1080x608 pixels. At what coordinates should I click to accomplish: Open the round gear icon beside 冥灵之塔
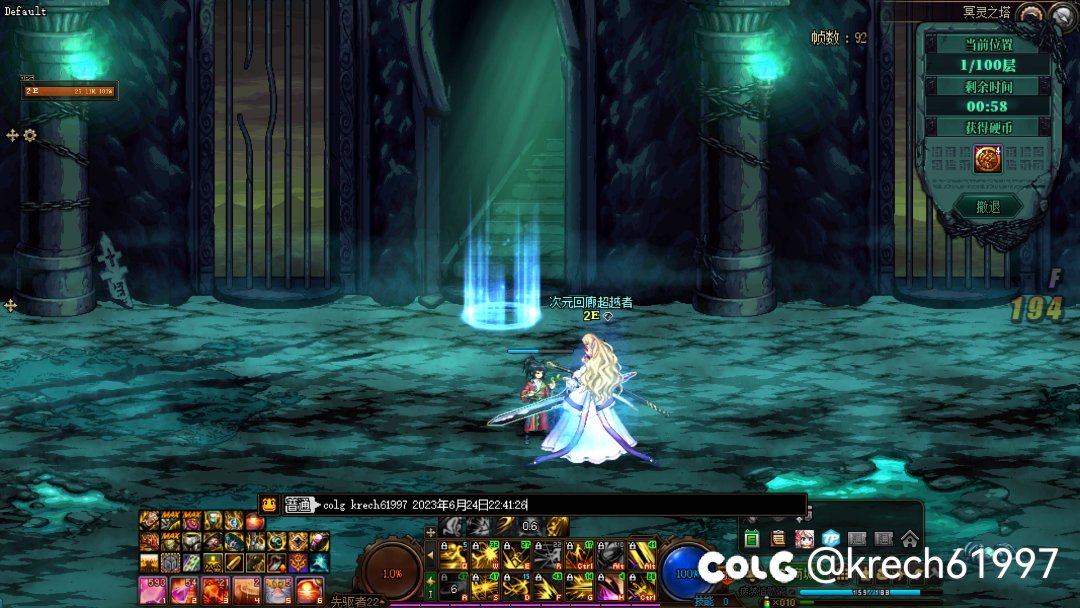(1031, 15)
